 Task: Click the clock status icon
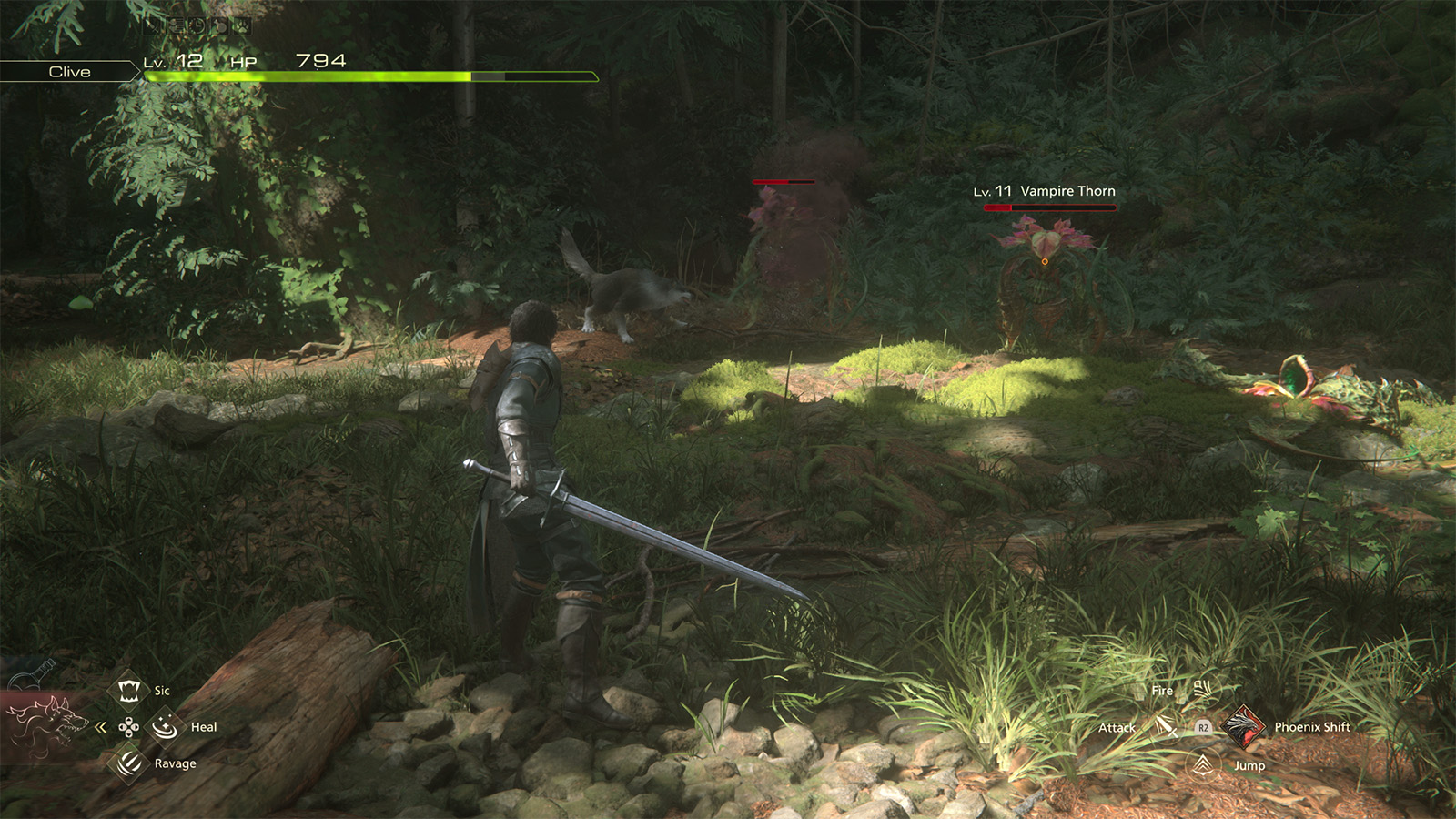(x=197, y=25)
